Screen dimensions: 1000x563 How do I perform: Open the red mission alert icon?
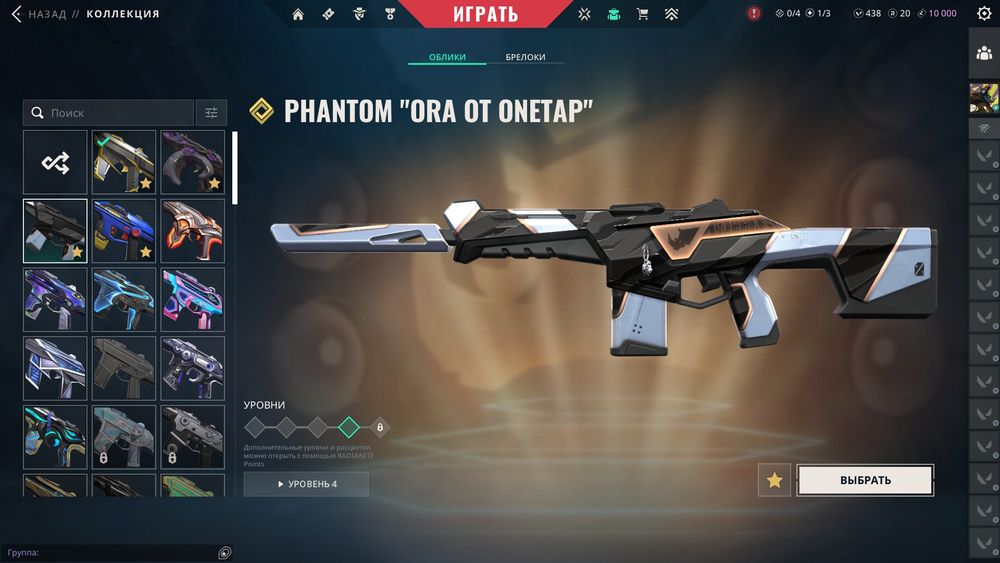754,14
